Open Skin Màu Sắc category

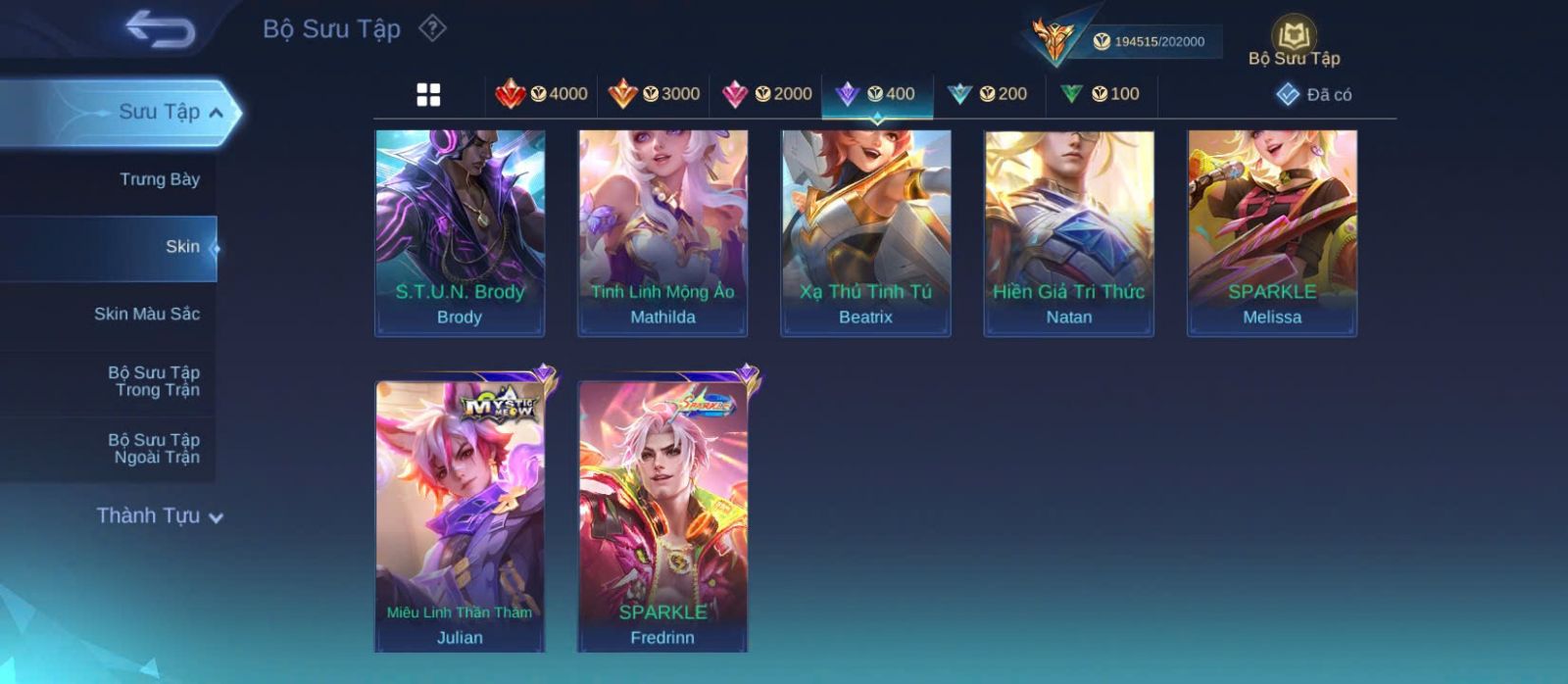pos(147,315)
